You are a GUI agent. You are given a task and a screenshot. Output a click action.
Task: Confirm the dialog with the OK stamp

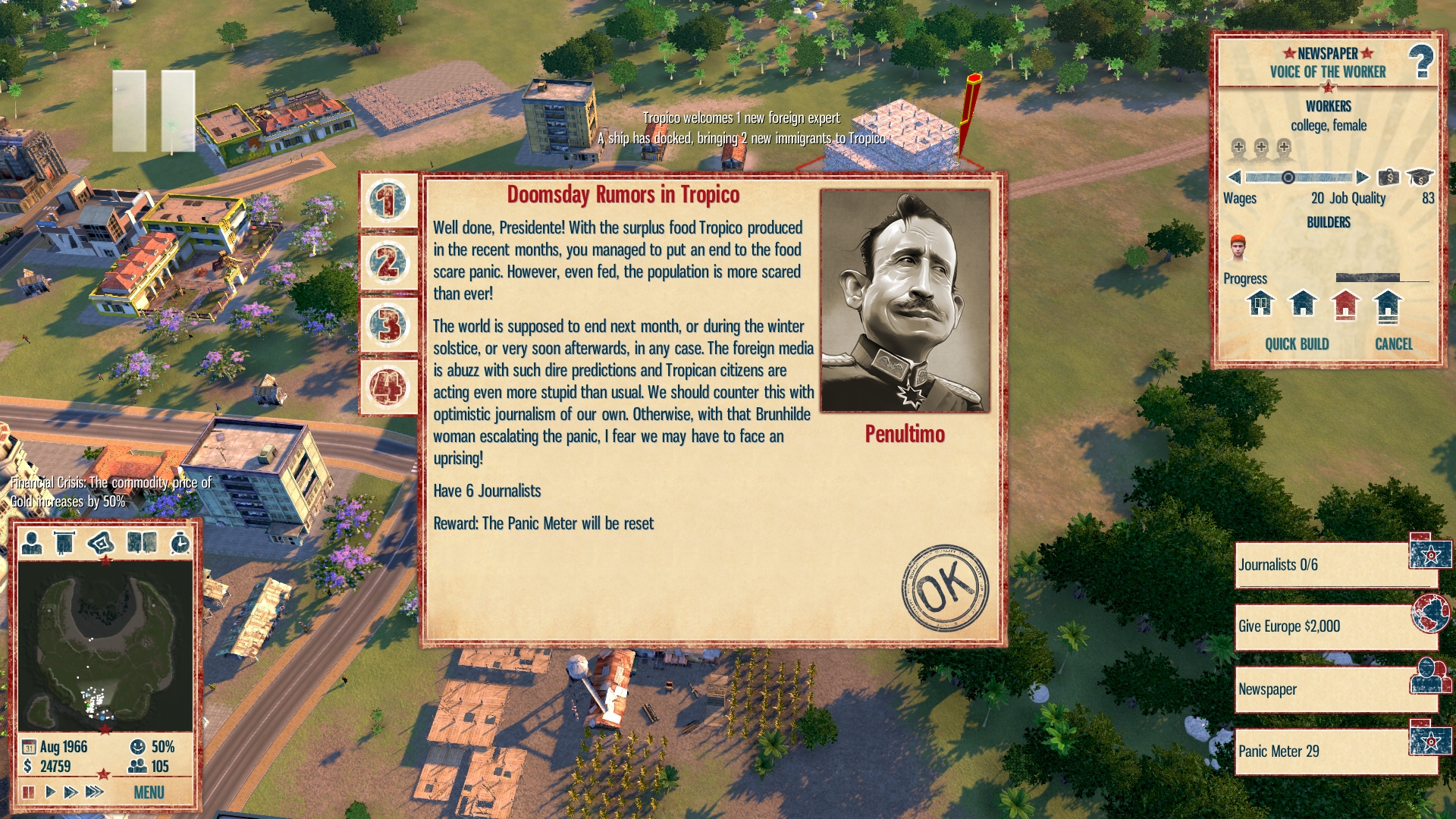click(944, 587)
